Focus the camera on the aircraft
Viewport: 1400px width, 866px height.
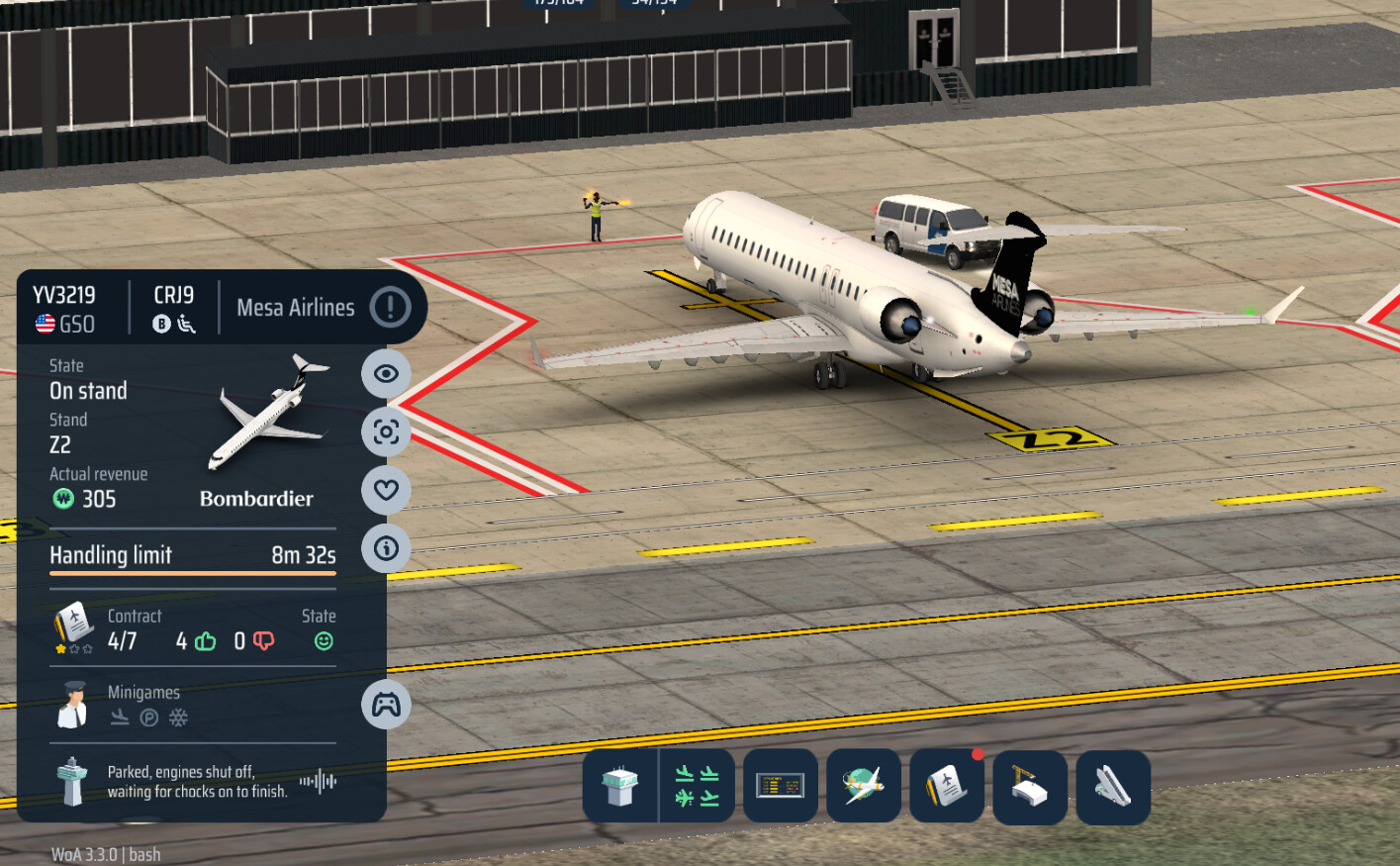[386, 432]
